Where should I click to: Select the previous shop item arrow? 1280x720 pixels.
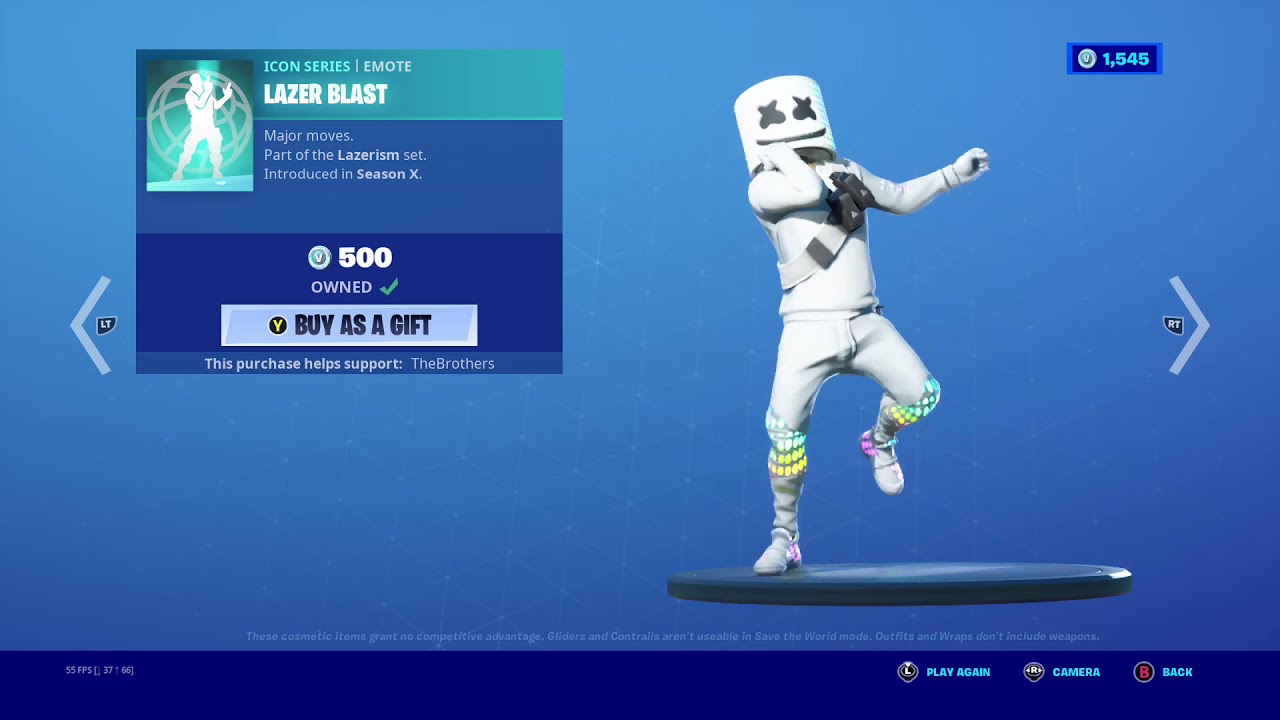click(92, 324)
